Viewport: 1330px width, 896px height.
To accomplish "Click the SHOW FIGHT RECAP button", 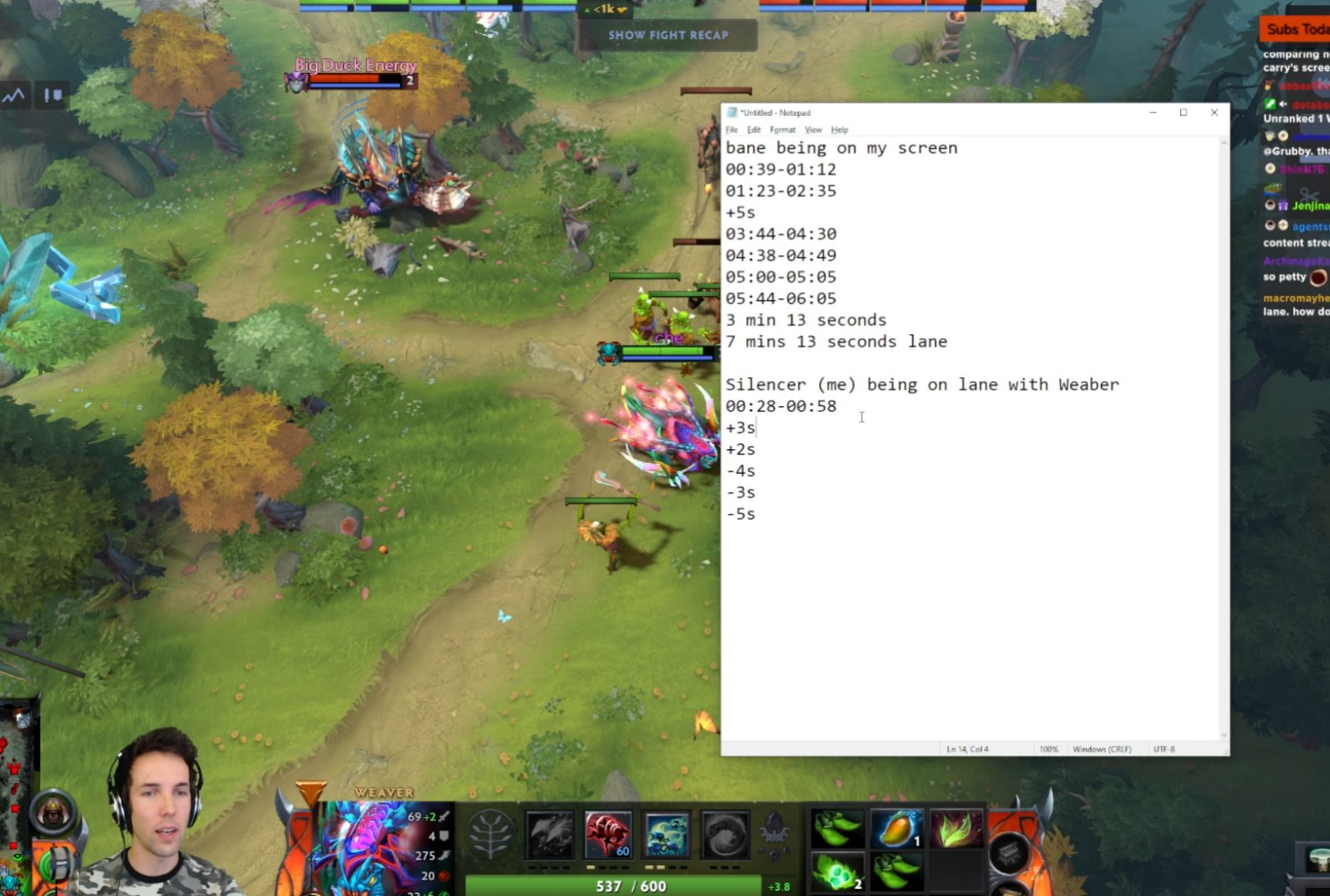I will coord(670,35).
